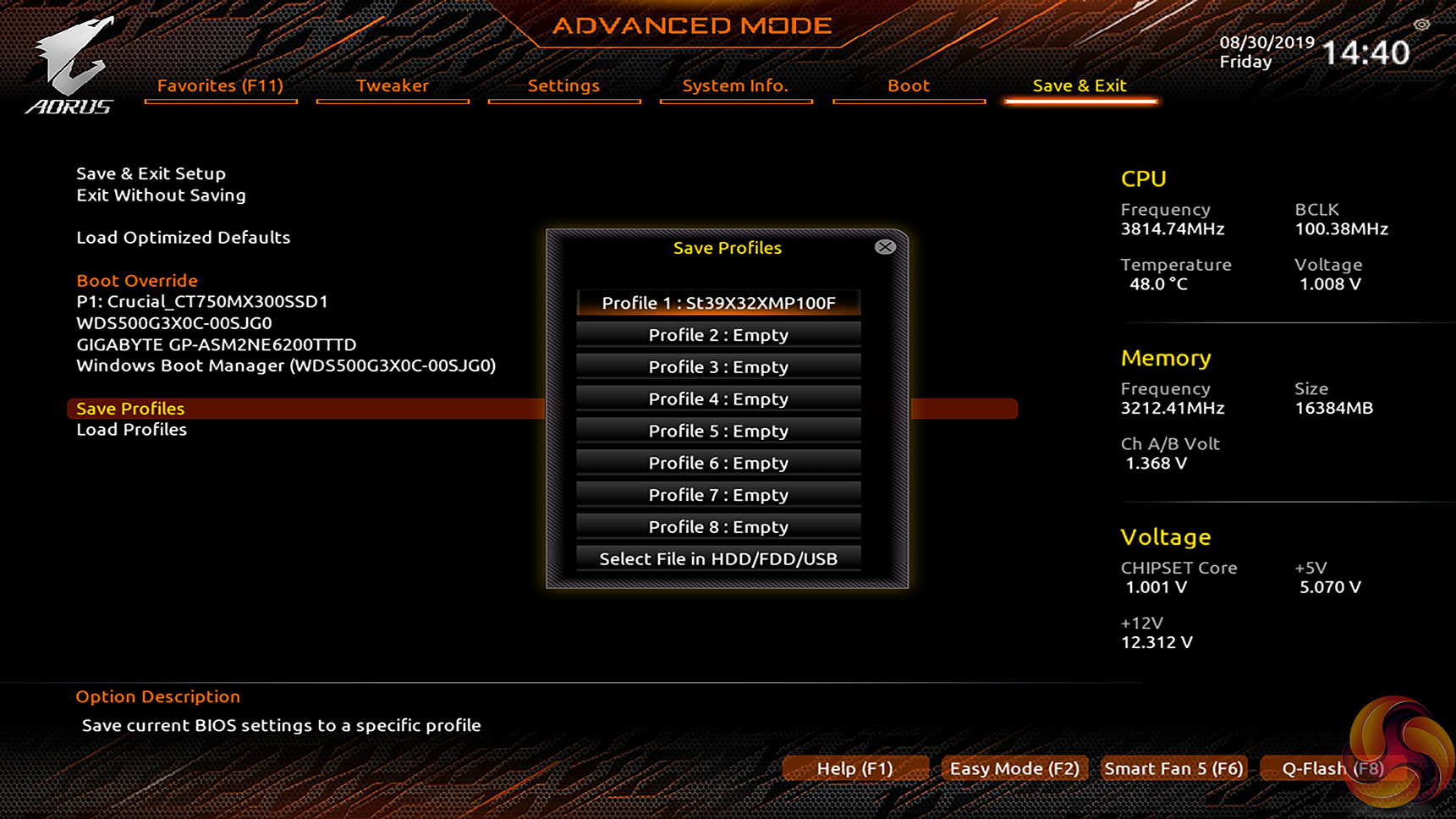Open Help (F1) button

click(x=854, y=768)
